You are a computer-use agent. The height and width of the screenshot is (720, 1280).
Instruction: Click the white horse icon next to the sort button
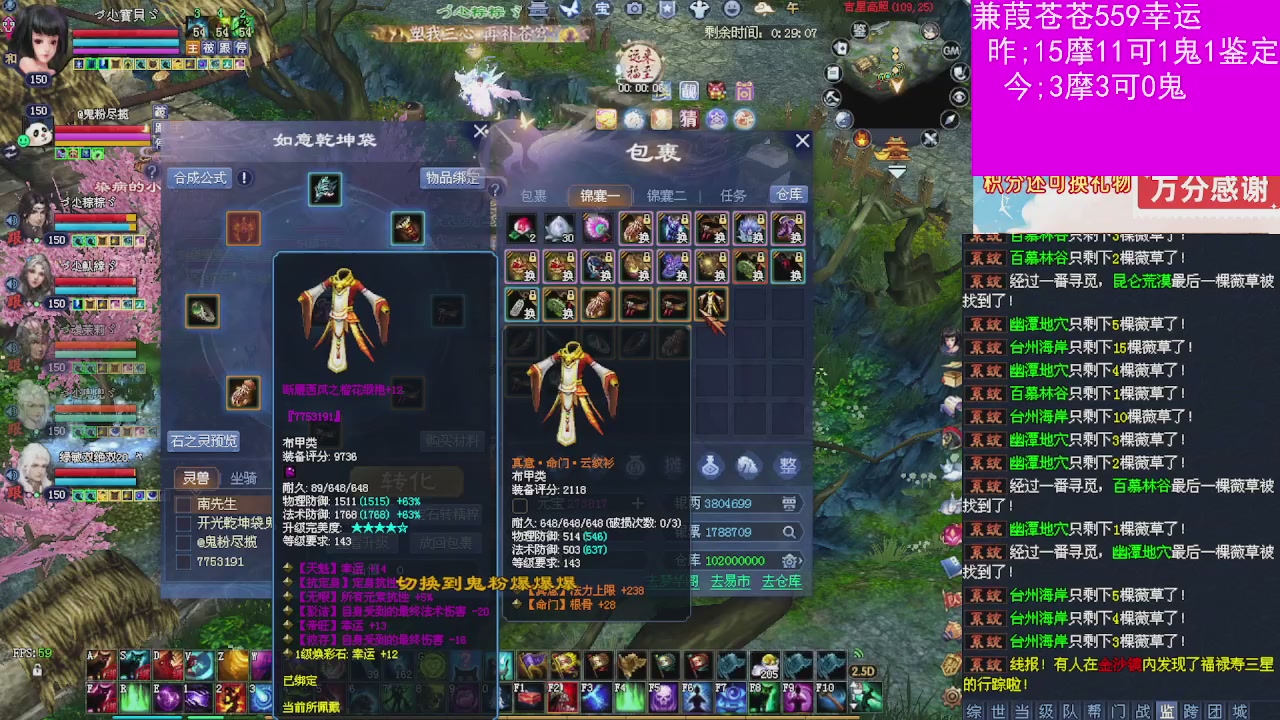pyautogui.click(x=748, y=467)
